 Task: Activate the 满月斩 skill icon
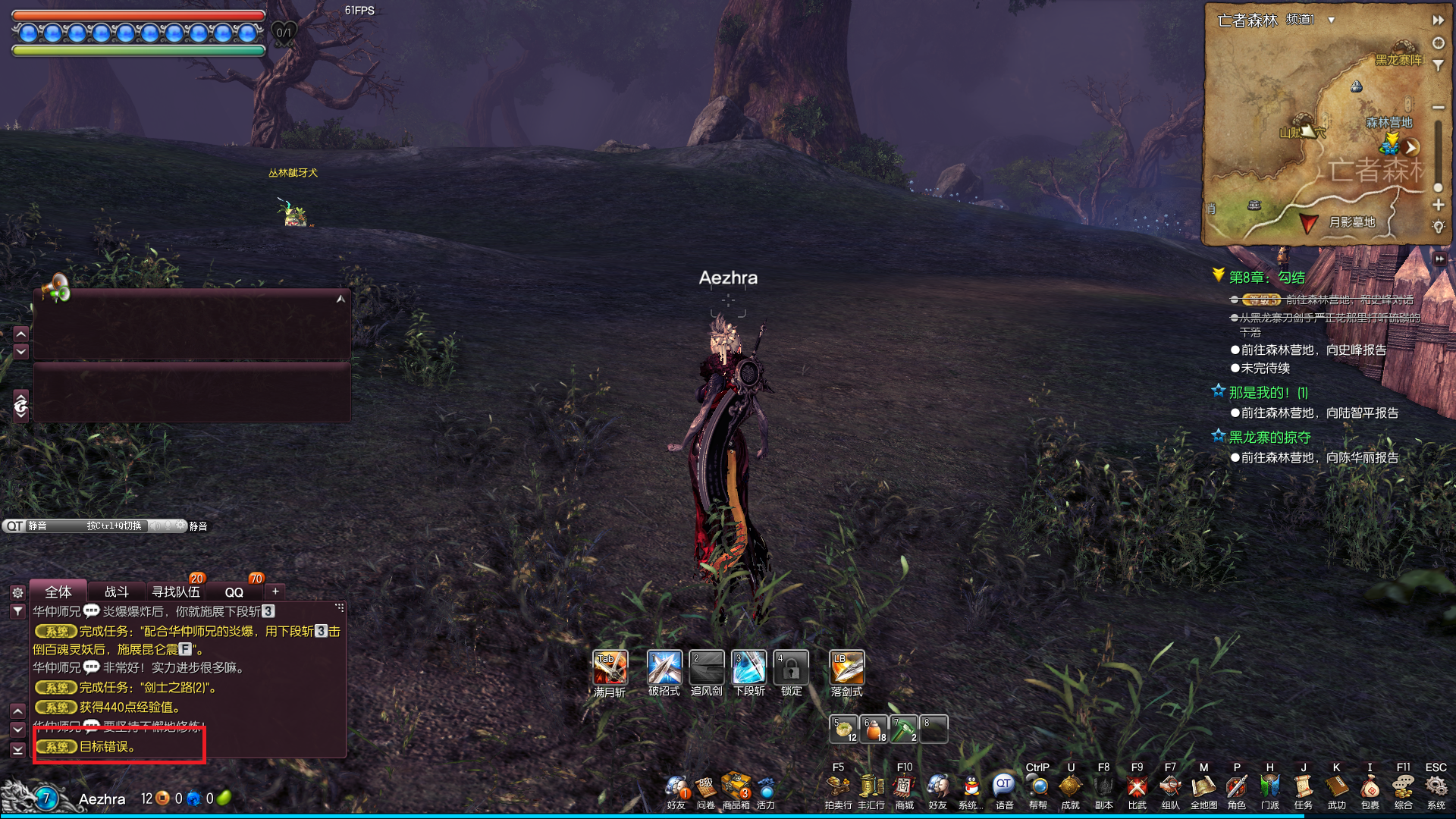(610, 668)
